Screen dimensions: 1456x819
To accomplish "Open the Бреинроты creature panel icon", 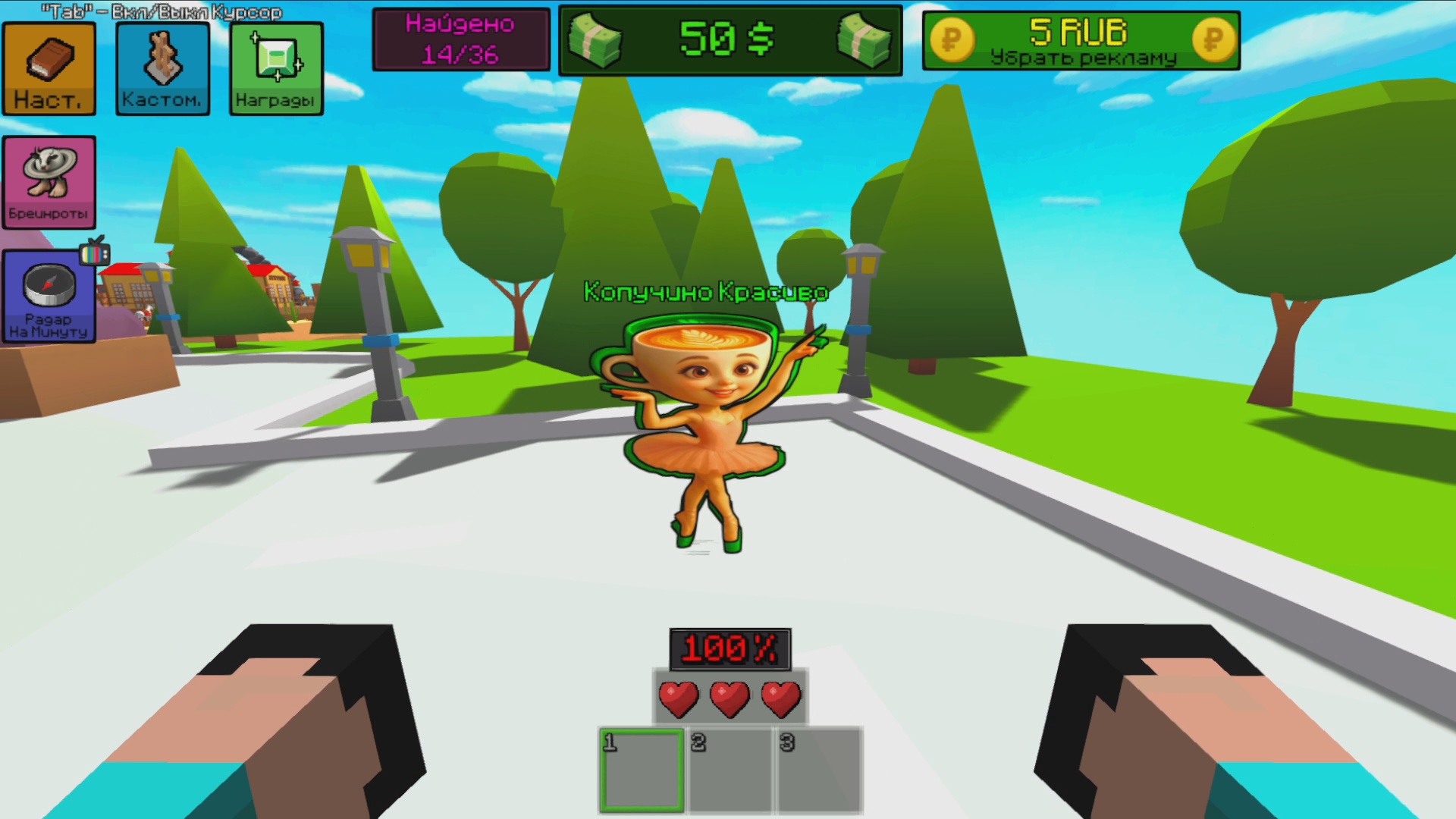I will click(49, 180).
